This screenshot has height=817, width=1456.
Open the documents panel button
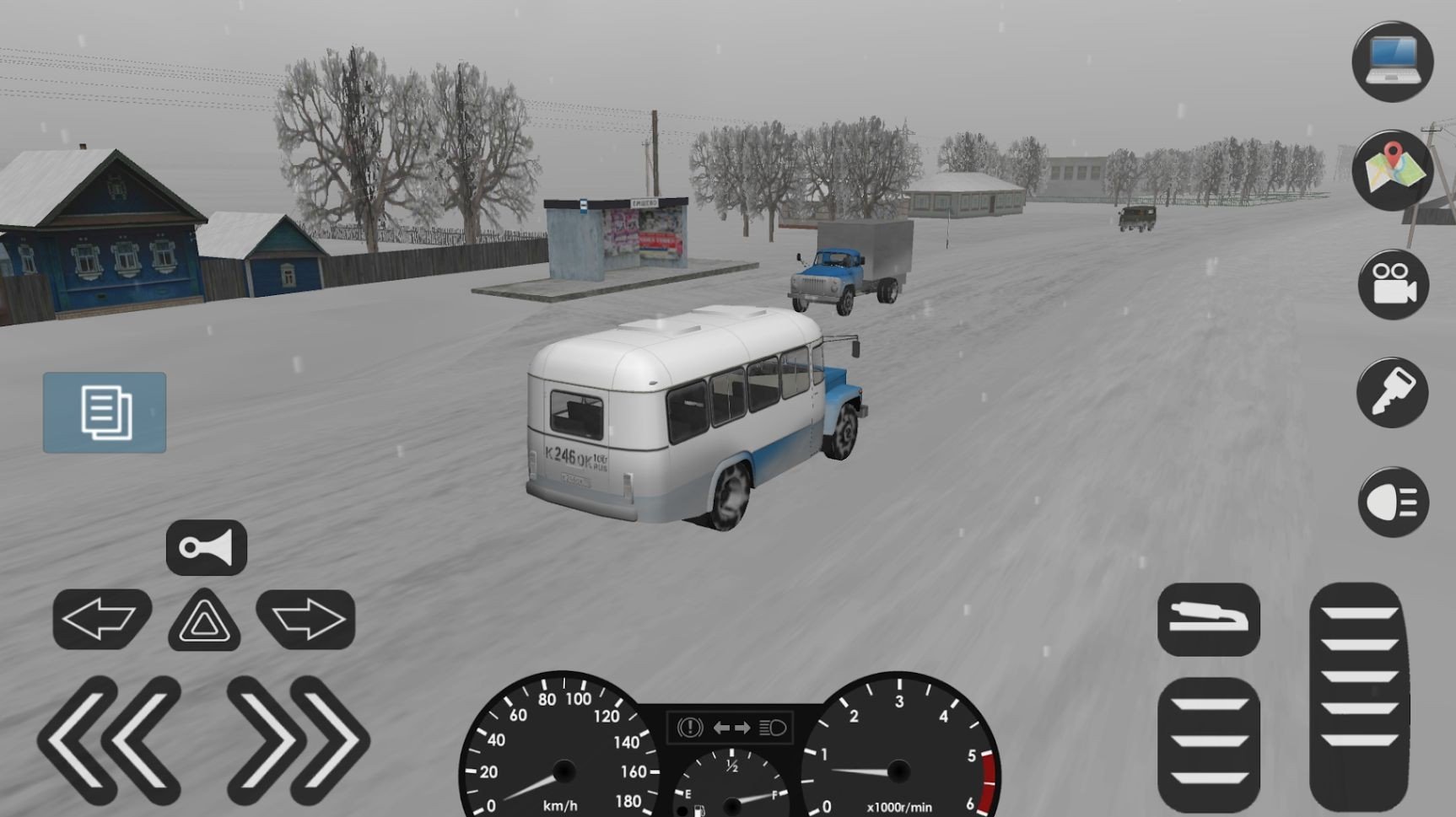[x=105, y=412]
